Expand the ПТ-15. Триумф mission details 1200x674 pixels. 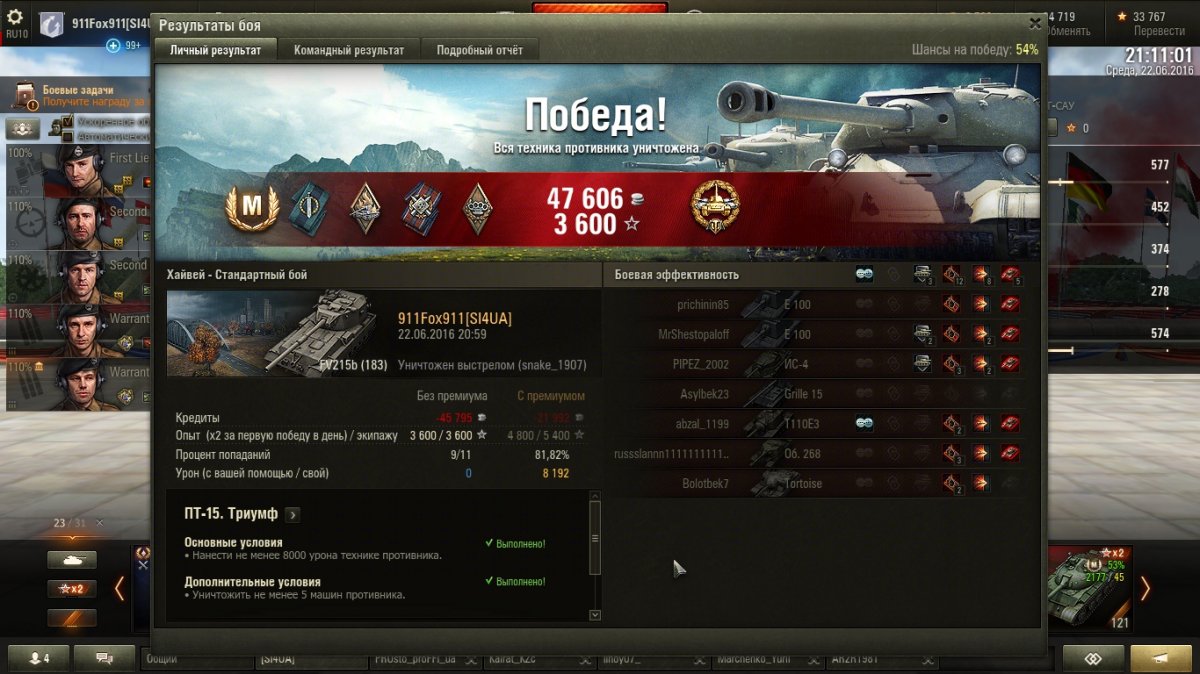pyautogui.click(x=292, y=515)
